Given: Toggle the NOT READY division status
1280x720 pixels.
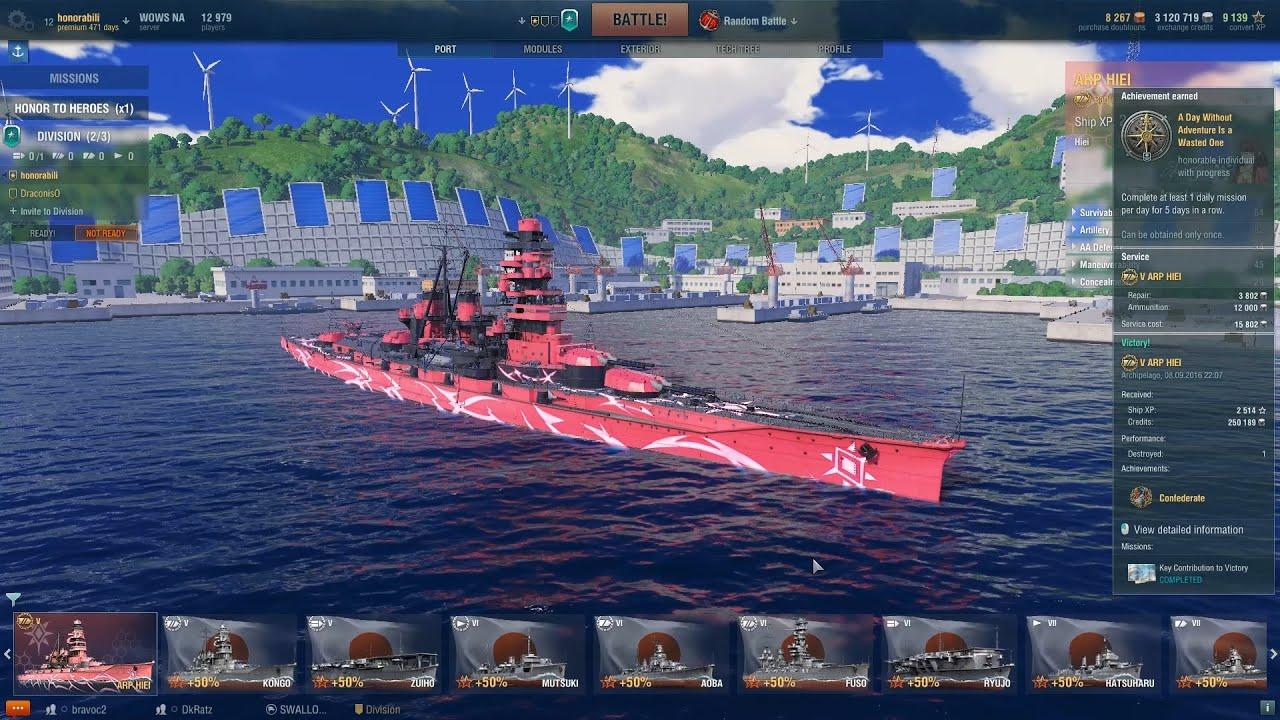Looking at the screenshot, I should click(105, 234).
